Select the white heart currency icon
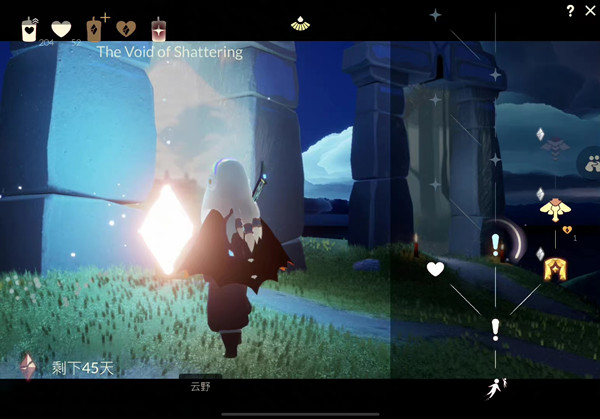Image resolution: width=600 pixels, height=419 pixels. pyautogui.click(x=62, y=28)
